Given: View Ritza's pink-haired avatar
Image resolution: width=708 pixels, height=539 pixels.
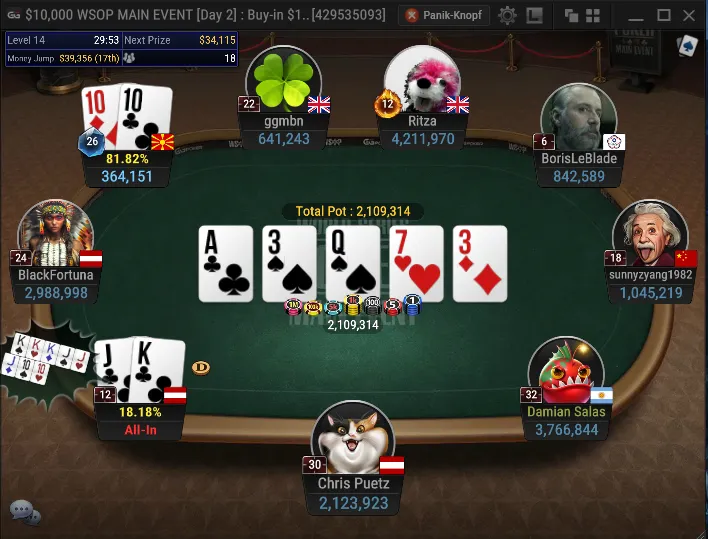Looking at the screenshot, I should point(422,82).
